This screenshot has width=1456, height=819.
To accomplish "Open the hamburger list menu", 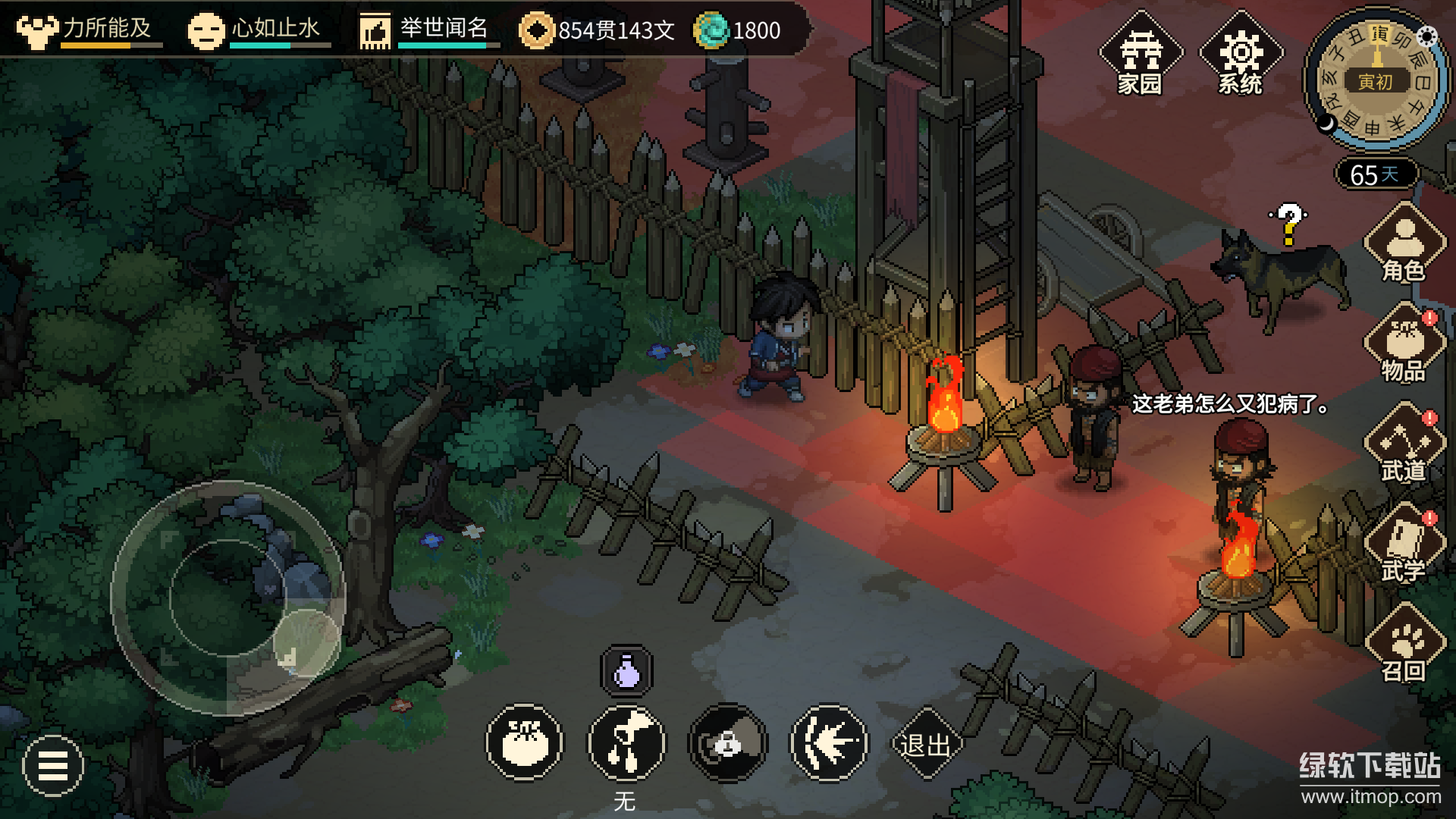I will (53, 766).
